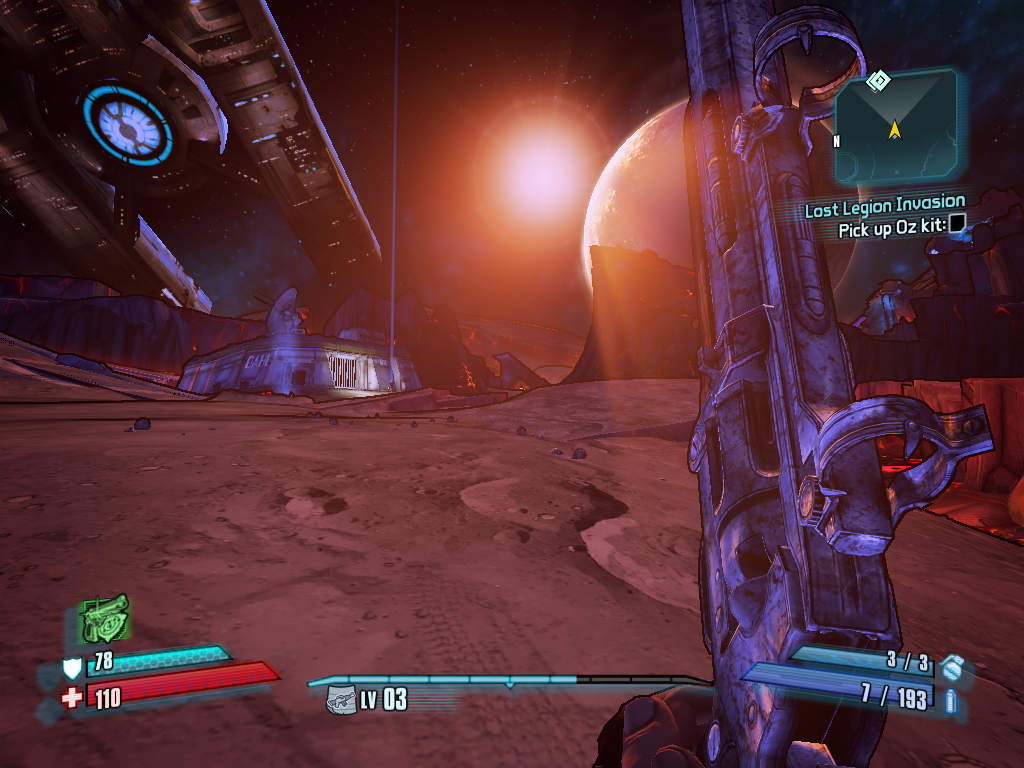Click the yellow player arrow on the minimap
Viewport: 1024px width, 768px height.
click(894, 129)
